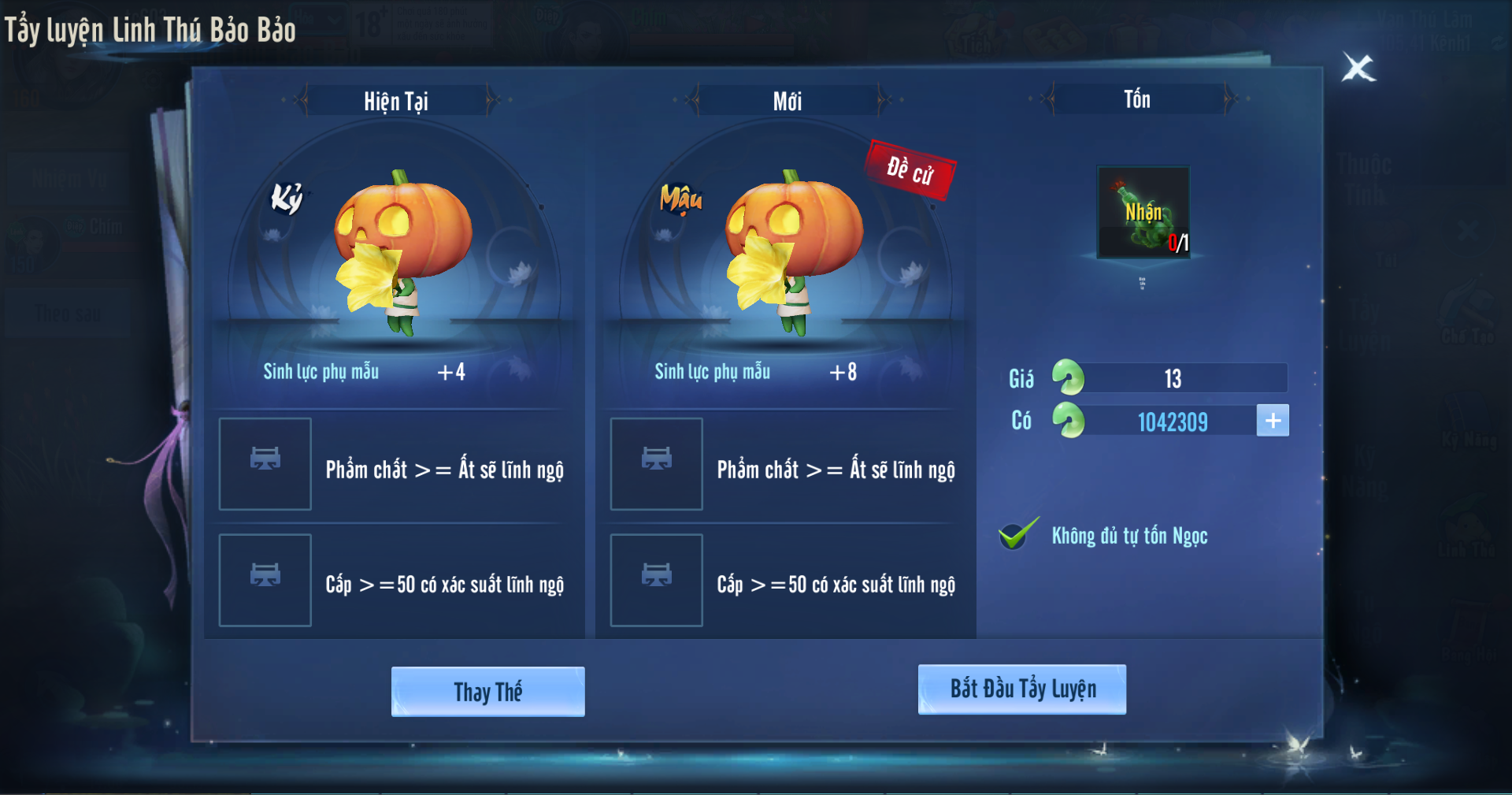
Task: Toggle the Không đủ tự tốn Ngọc checkbox
Action: (1017, 536)
